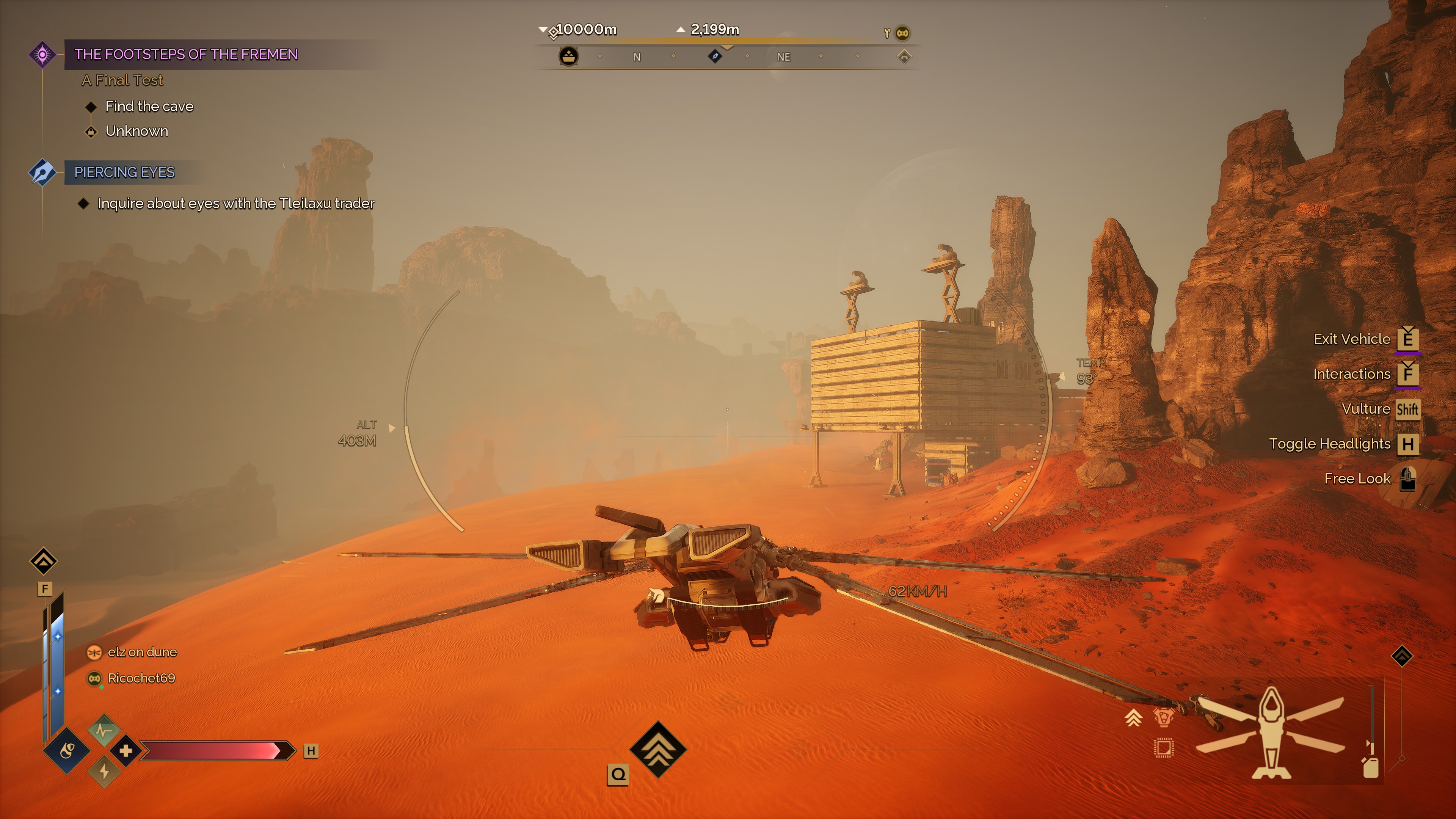Screen dimensions: 1456x819
Task: Click the vehicle chip module icon
Action: [1163, 748]
